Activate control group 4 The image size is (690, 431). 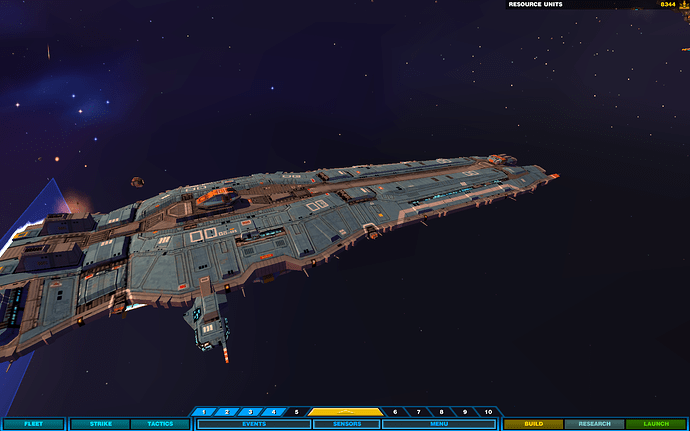pos(273,412)
